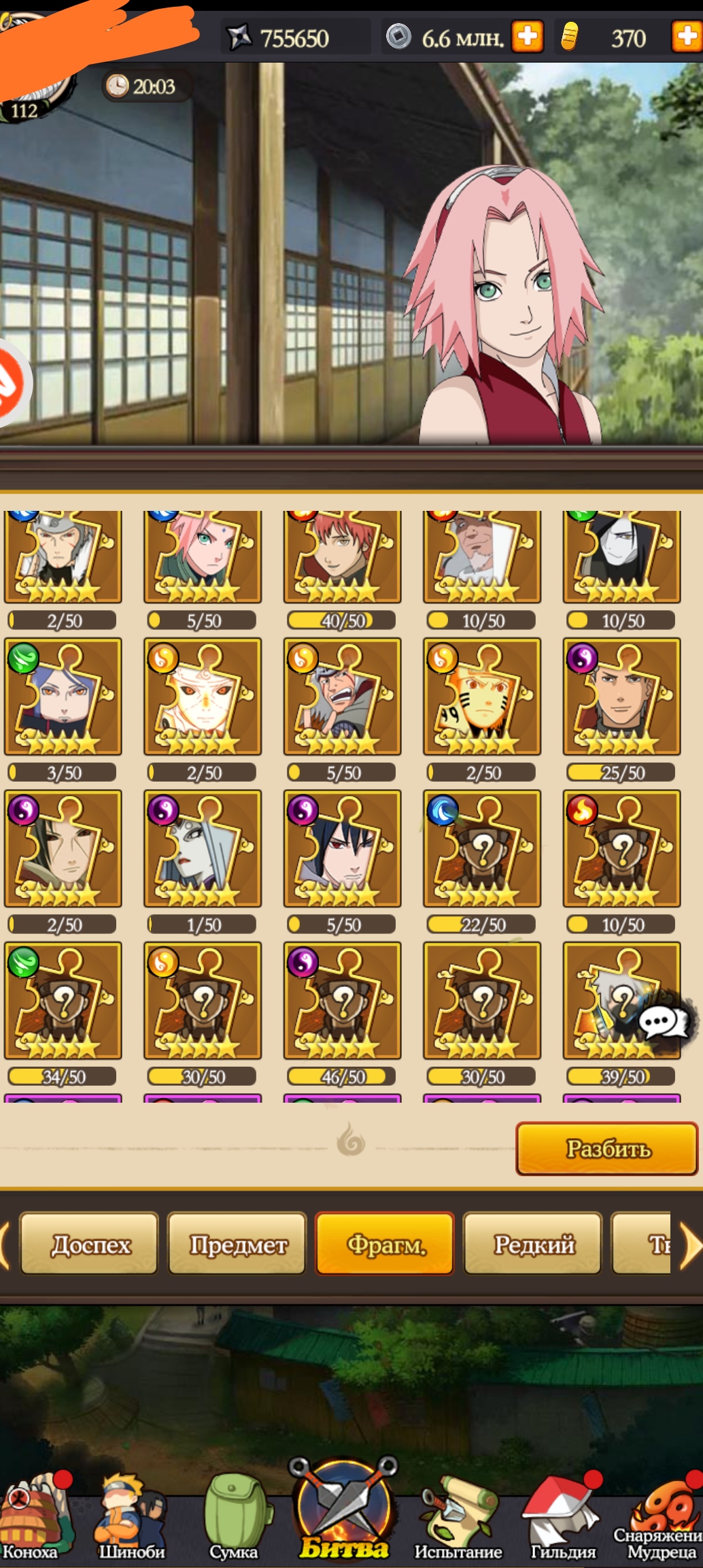Click the right arrow for more tabs
This screenshot has width=703, height=1568.
[691, 1246]
